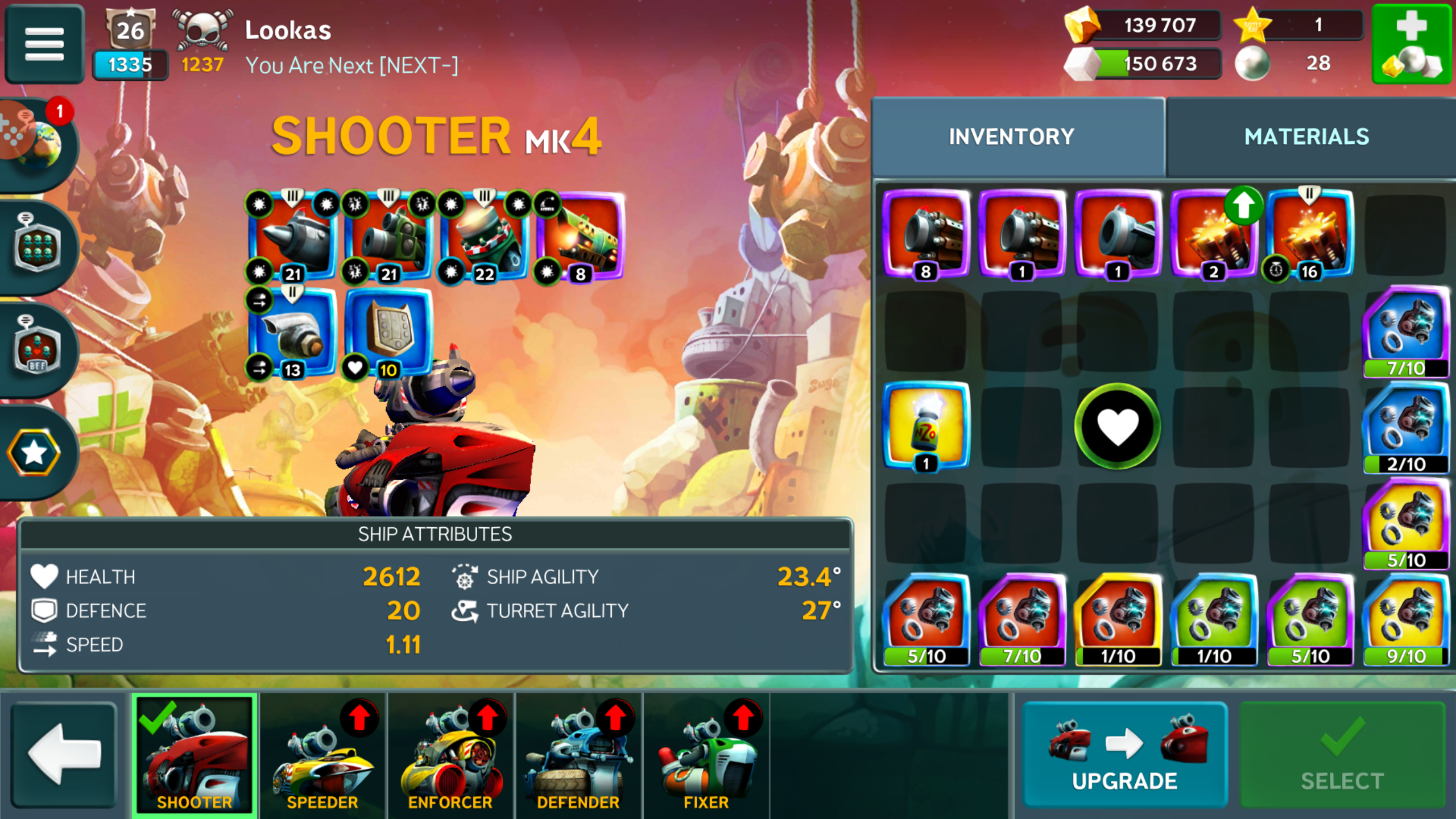This screenshot has width=1456, height=819.
Task: Open the world chat globe icon
Action: [35, 142]
